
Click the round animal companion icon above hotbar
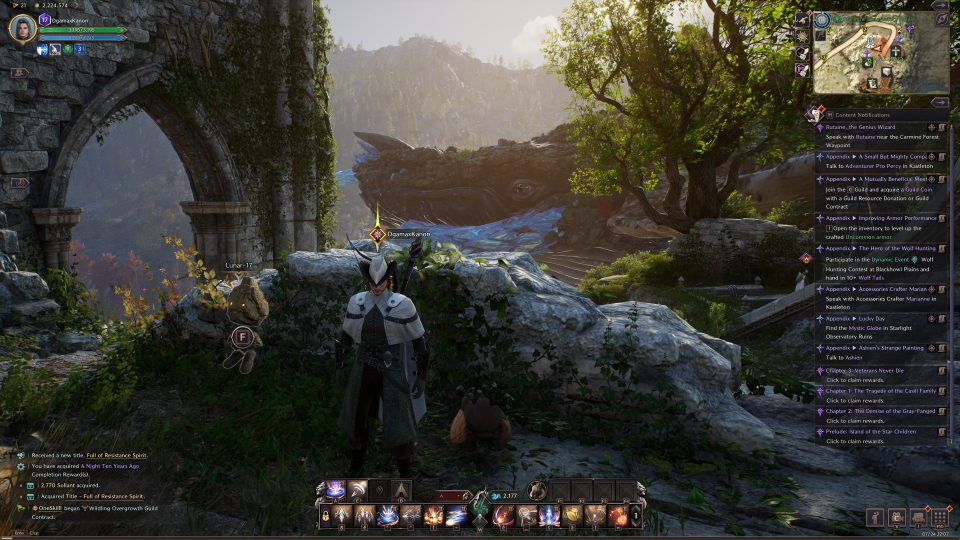(538, 490)
